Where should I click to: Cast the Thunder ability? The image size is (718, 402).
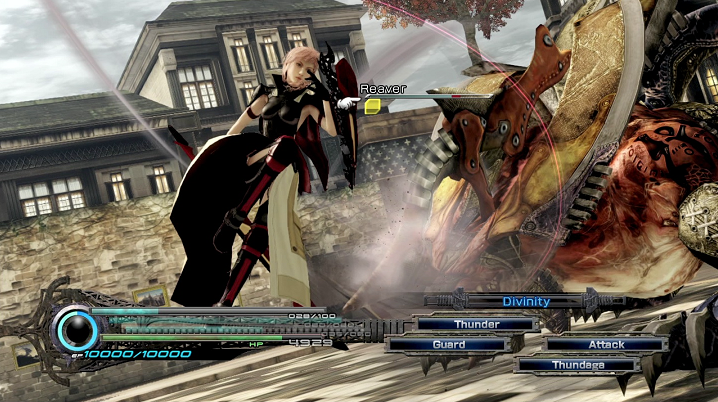pos(476,324)
